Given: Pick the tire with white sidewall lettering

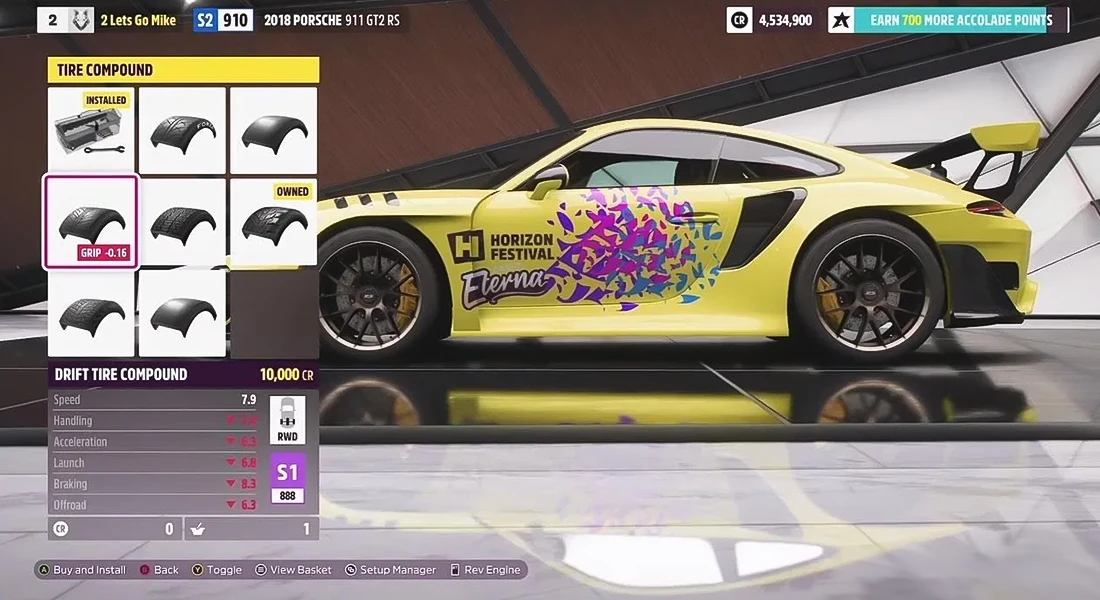Looking at the screenshot, I should point(182,130).
